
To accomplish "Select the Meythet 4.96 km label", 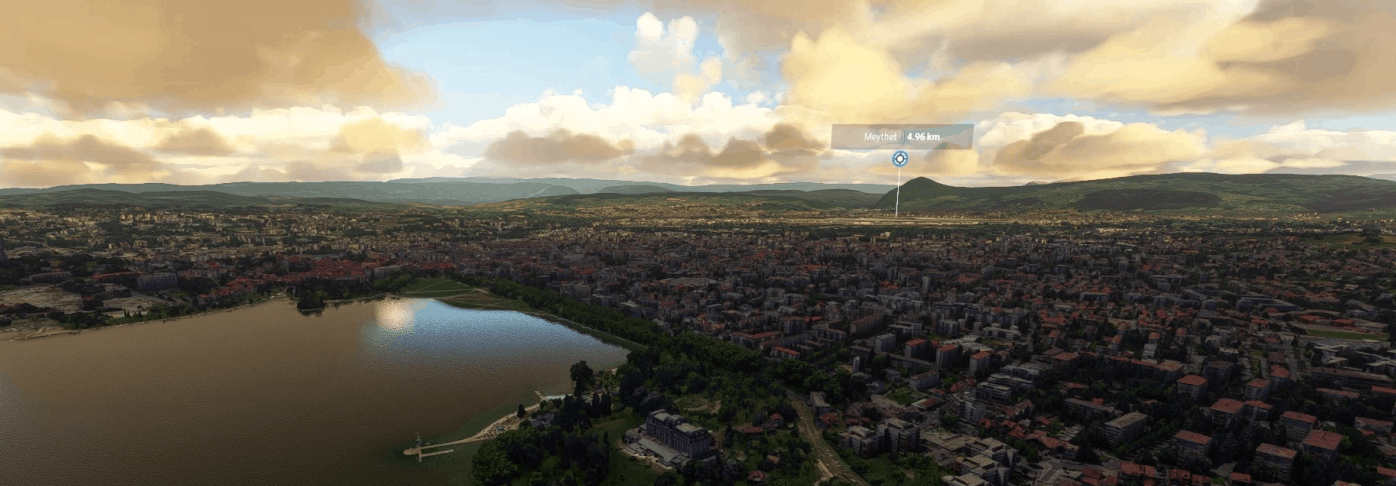I will [x=901, y=136].
